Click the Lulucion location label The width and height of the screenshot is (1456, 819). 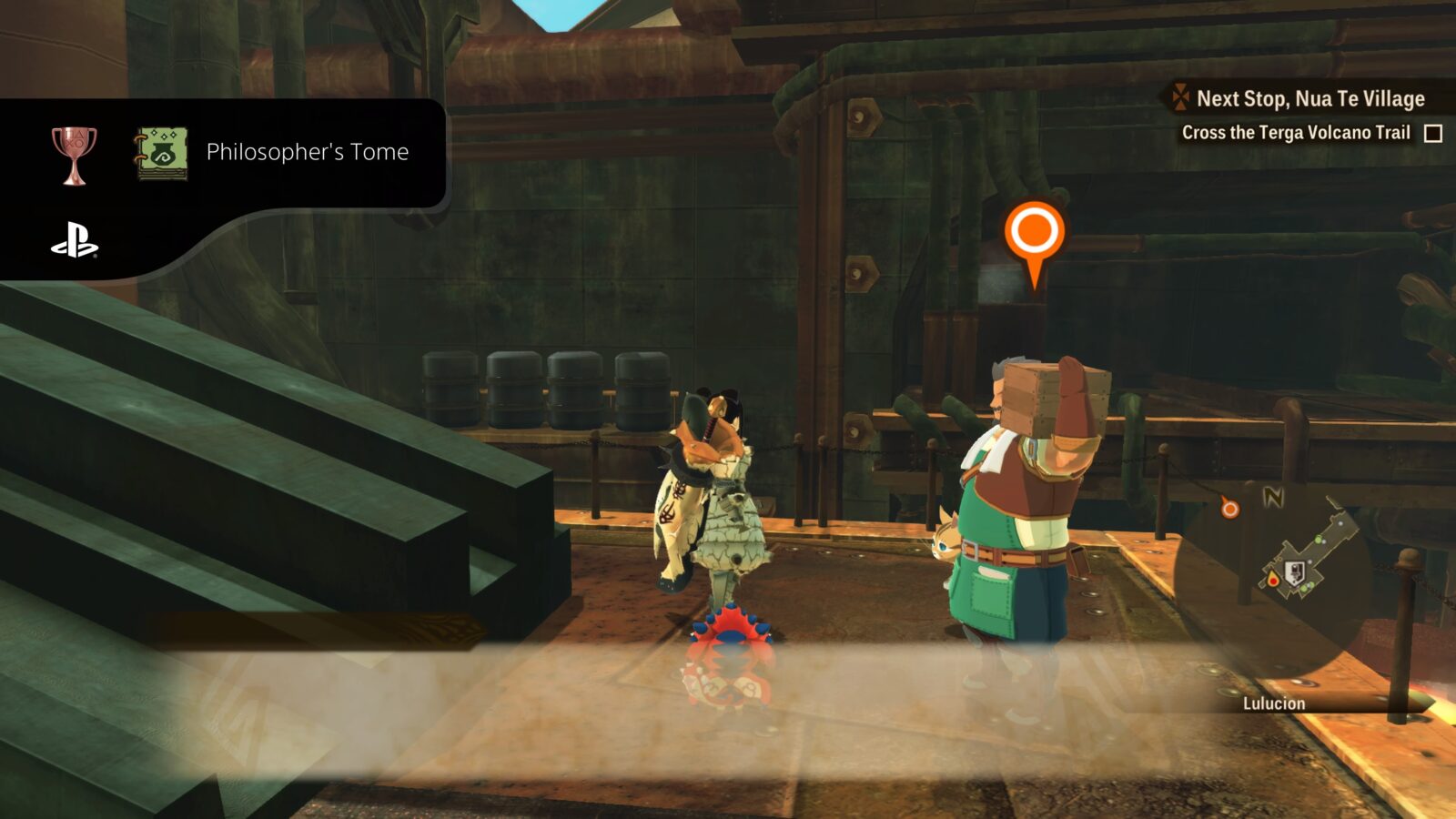1273,703
